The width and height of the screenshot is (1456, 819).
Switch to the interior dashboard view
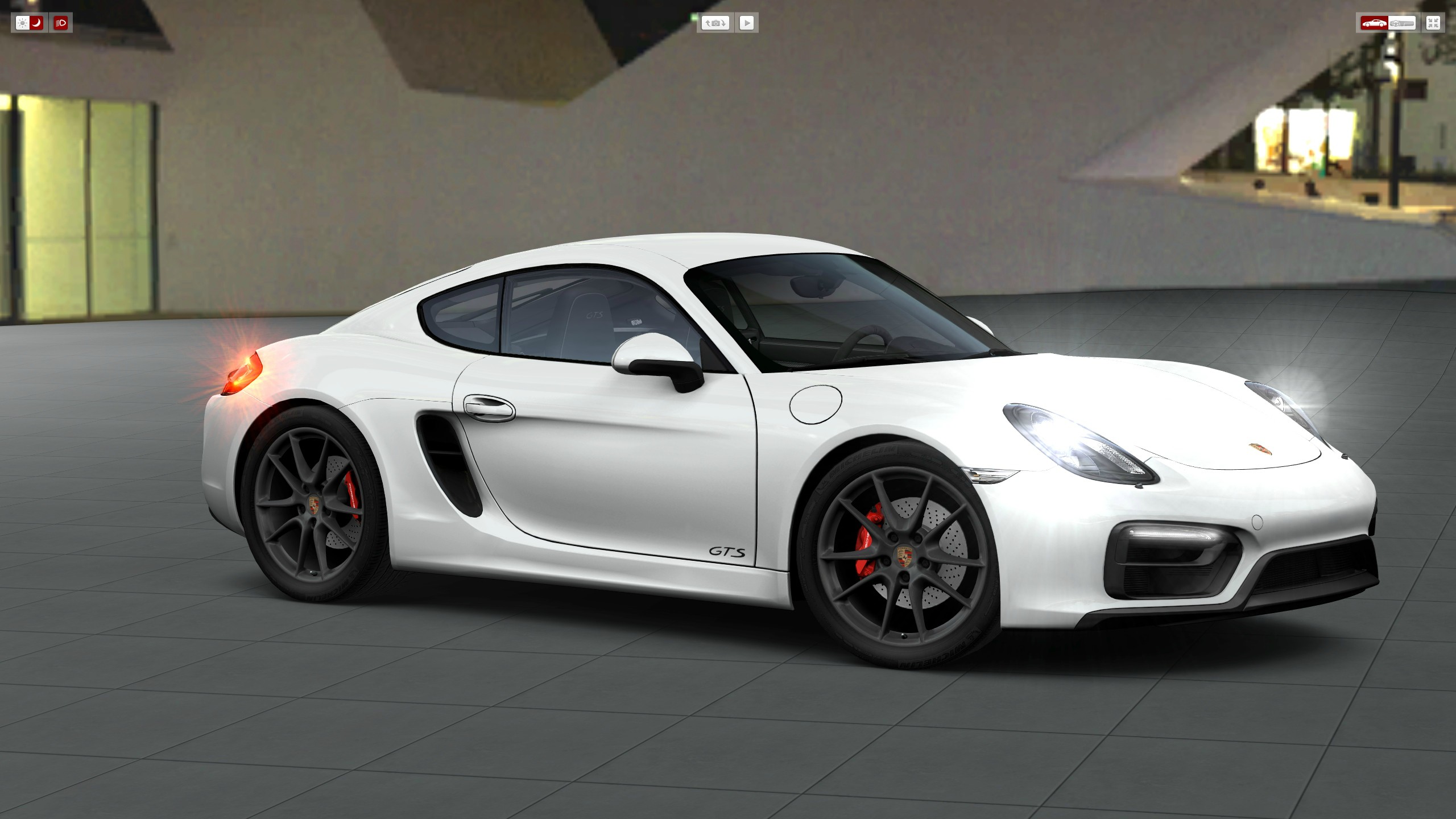(x=1401, y=23)
